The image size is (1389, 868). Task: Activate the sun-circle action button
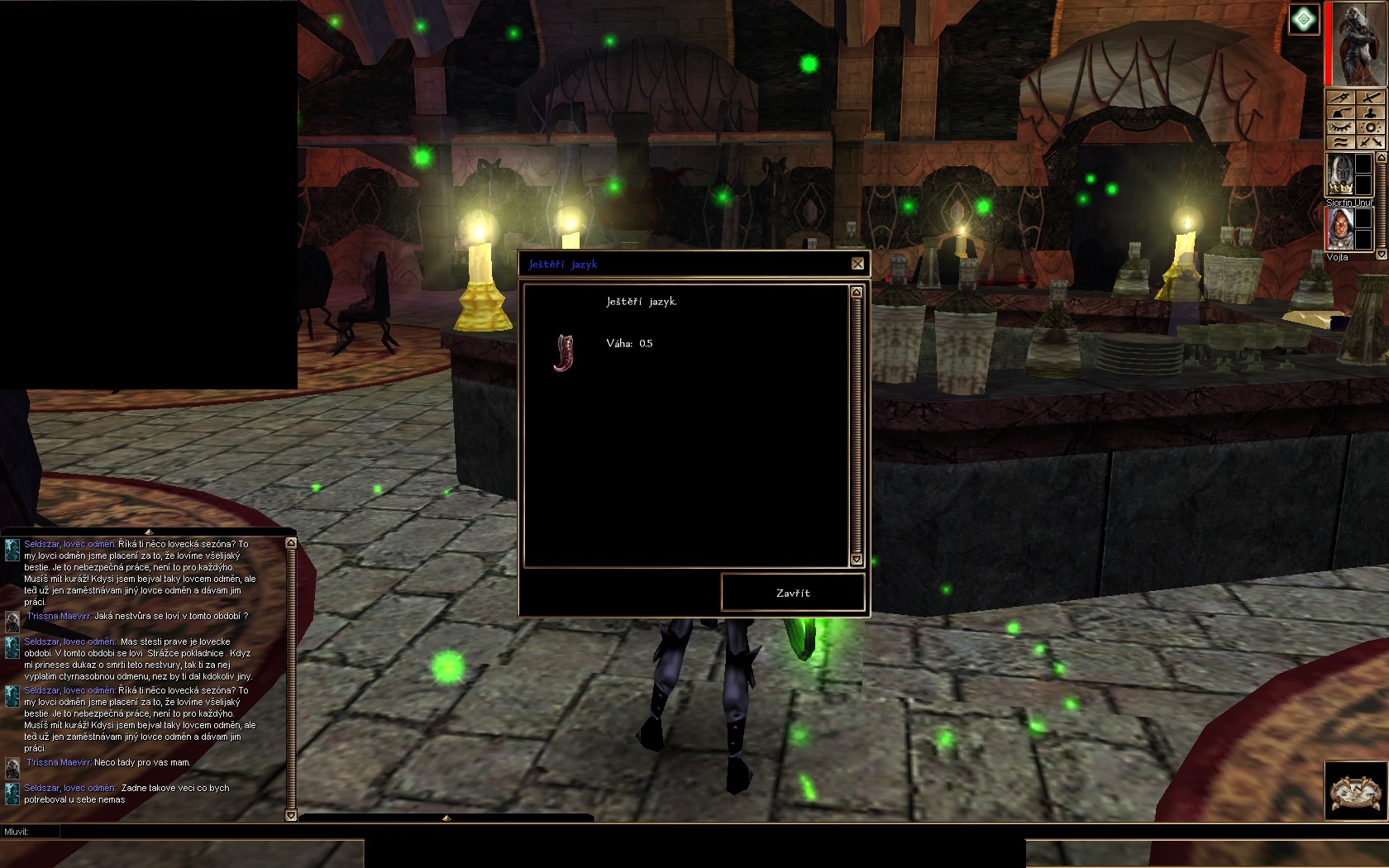(x=1372, y=127)
